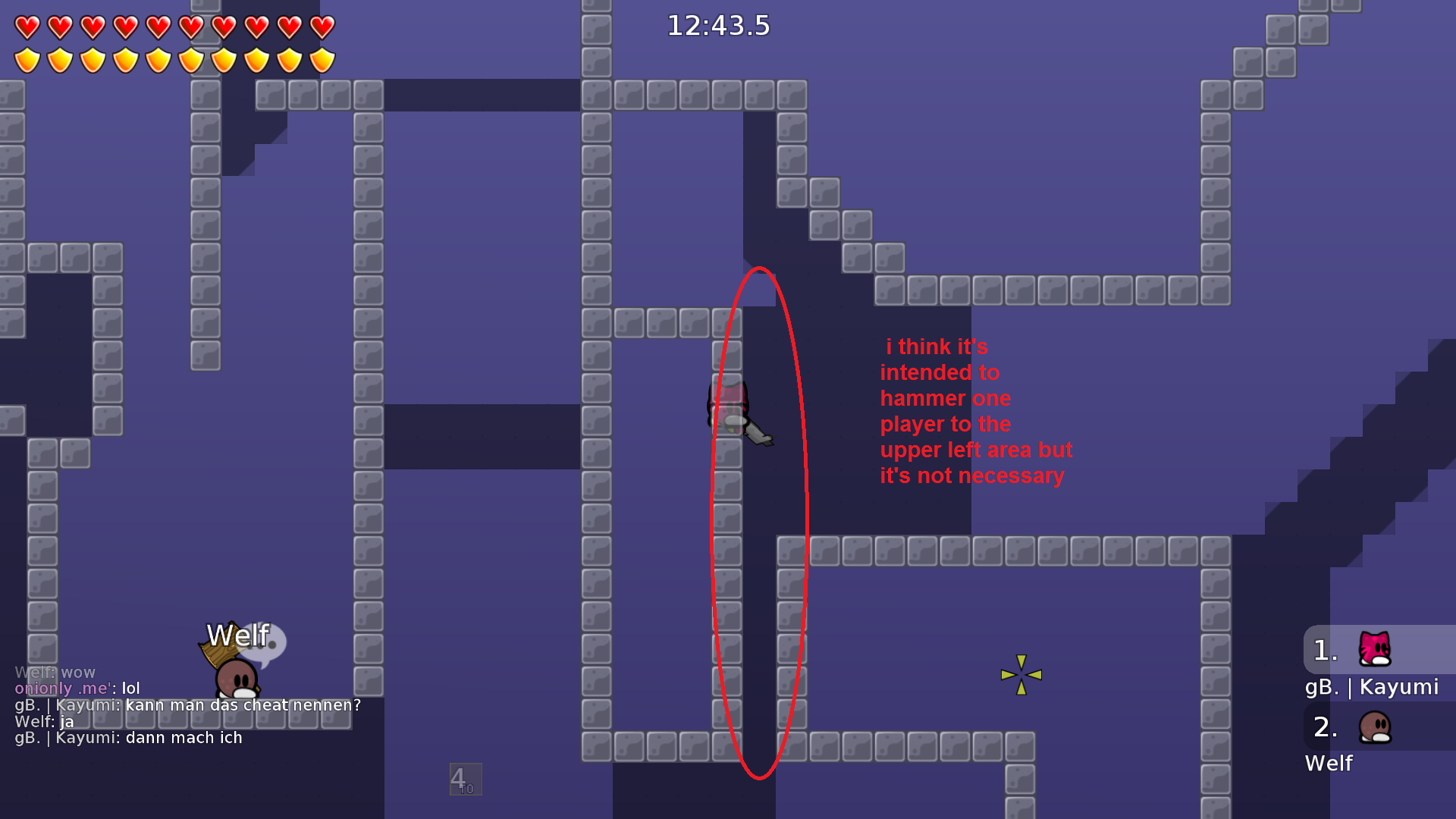Click the onionly .me chat message
Image resolution: width=1456 pixels, height=819 pixels.
tap(76, 689)
